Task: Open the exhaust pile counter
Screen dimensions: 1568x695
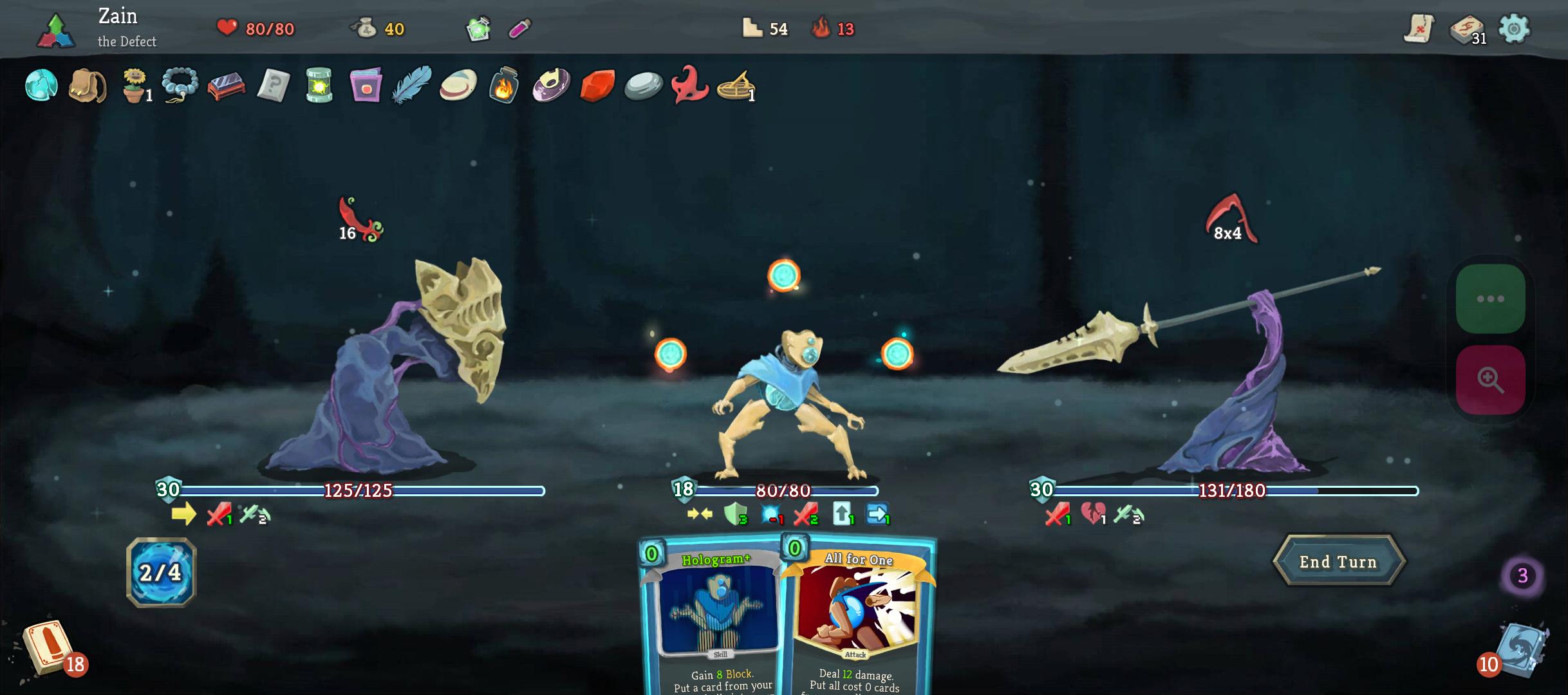Action: tap(1522, 575)
